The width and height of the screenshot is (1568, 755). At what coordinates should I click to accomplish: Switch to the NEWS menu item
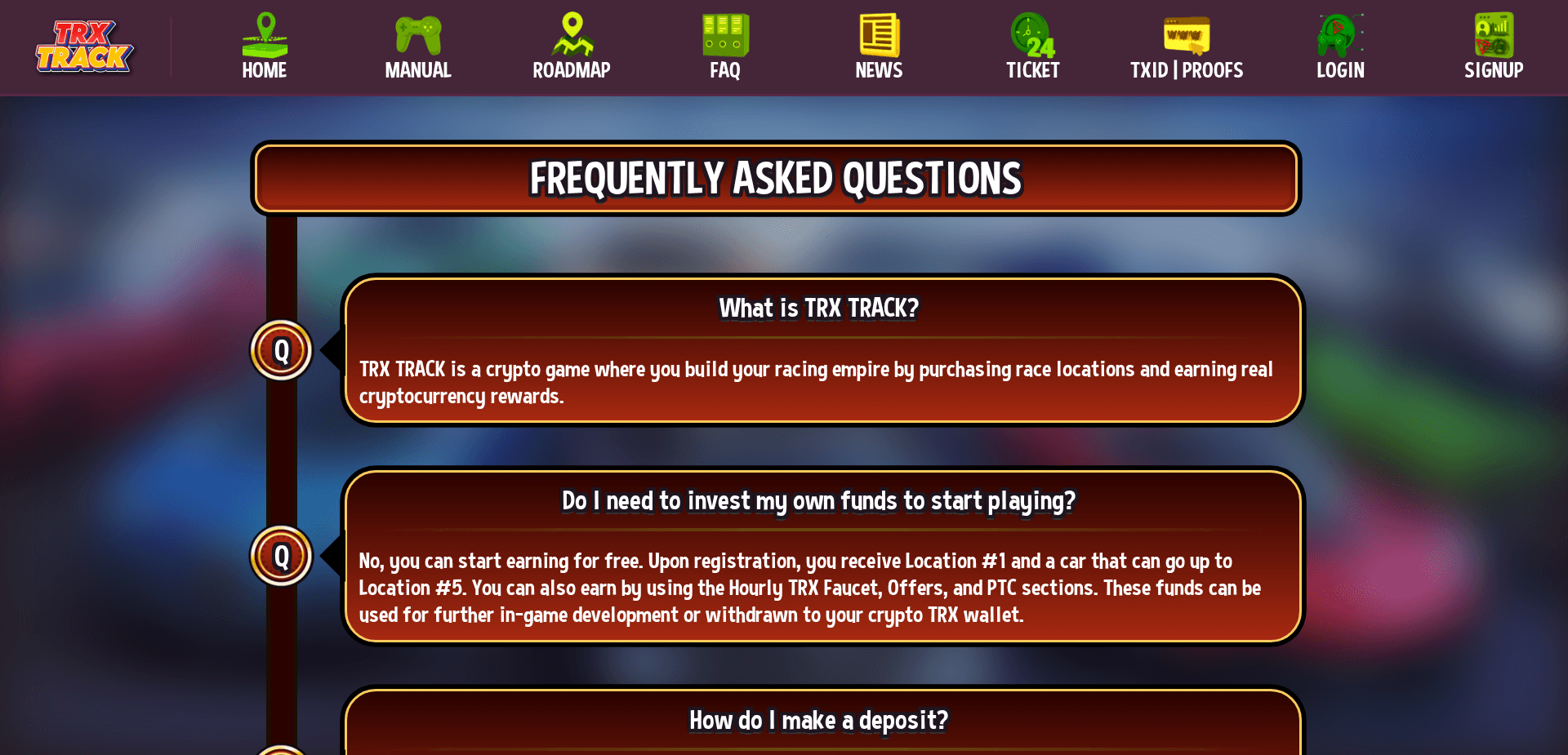point(878,70)
